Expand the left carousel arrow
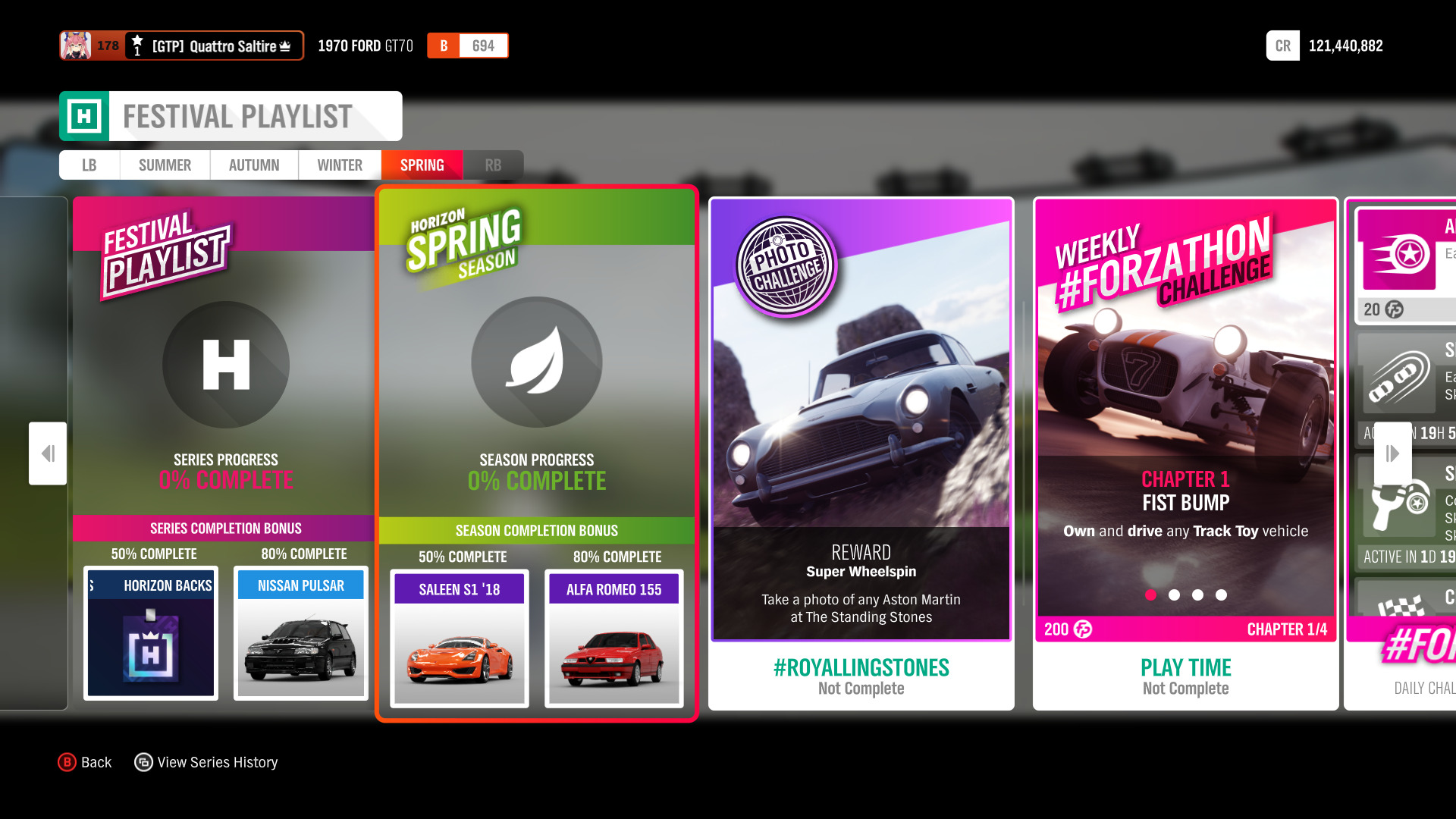This screenshot has width=1456, height=819. pyautogui.click(x=47, y=453)
